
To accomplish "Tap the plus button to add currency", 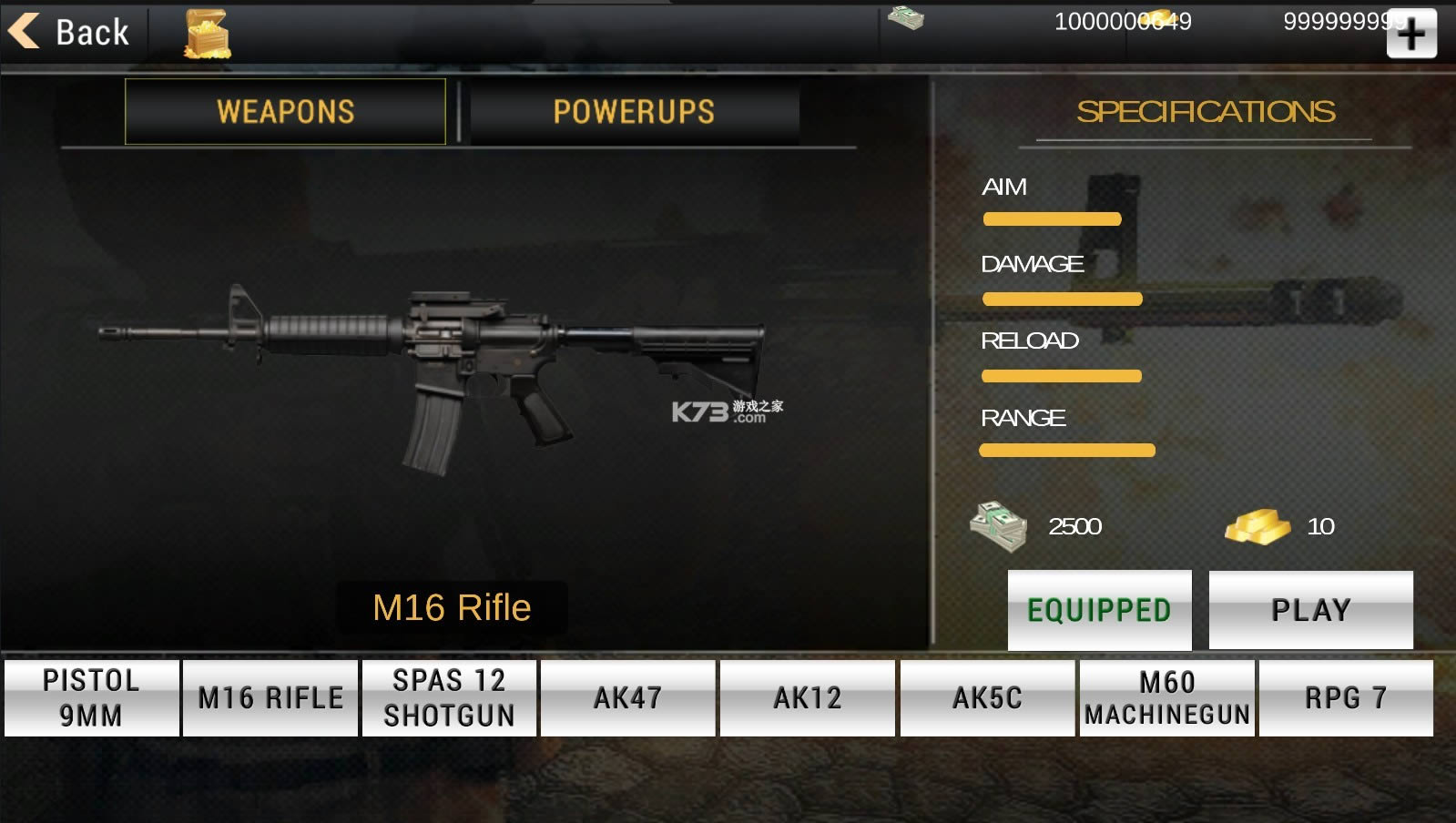I will (1410, 35).
